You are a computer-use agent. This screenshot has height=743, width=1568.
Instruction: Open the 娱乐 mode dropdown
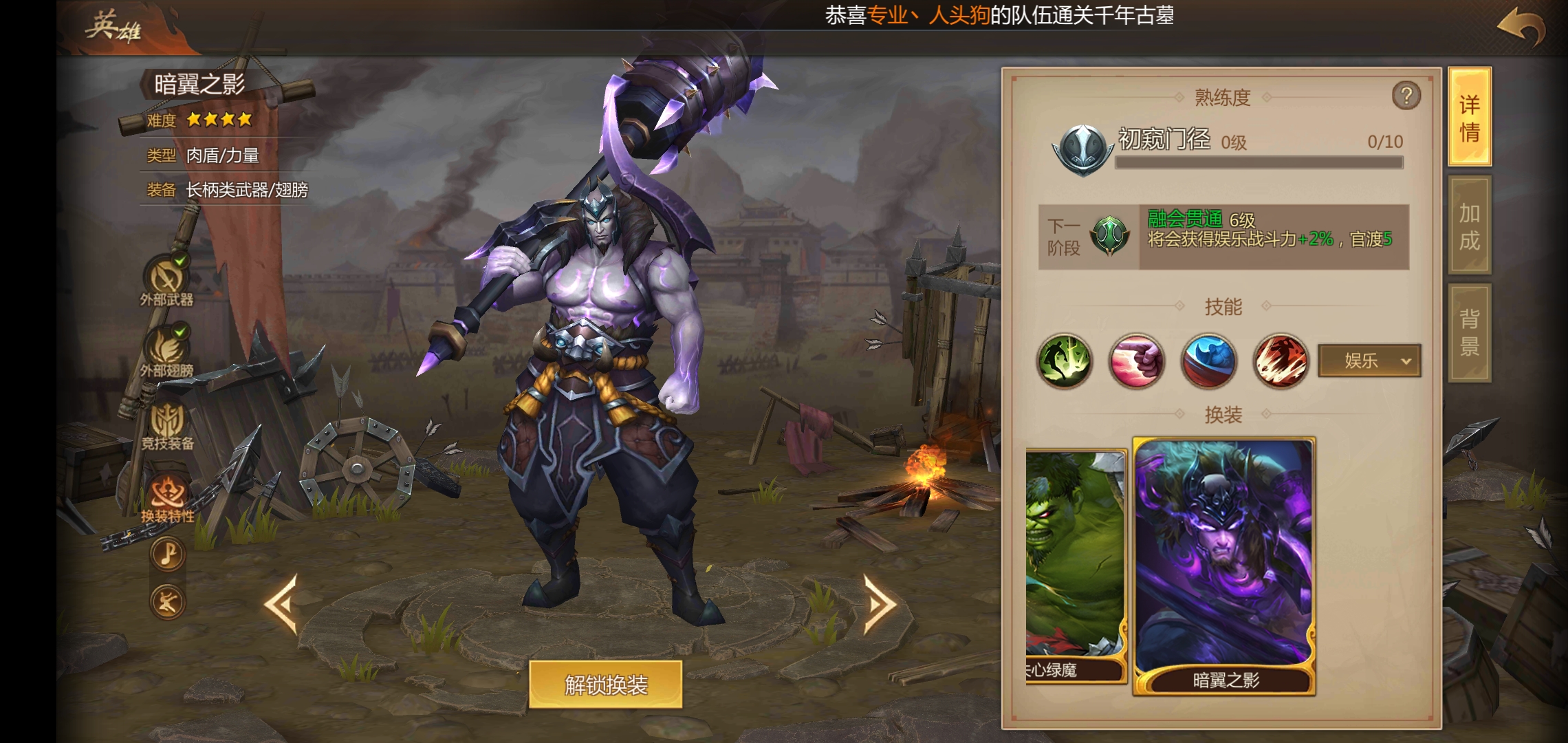(1369, 361)
